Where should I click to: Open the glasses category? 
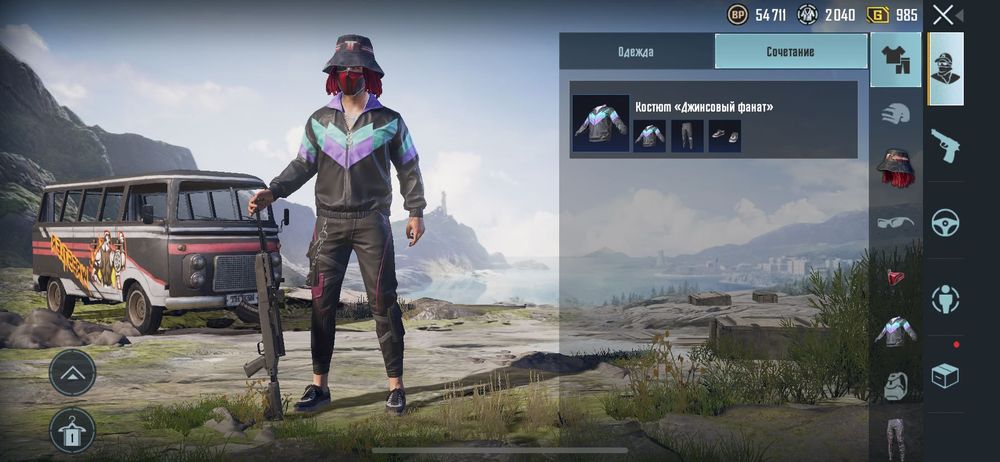pyautogui.click(x=896, y=222)
